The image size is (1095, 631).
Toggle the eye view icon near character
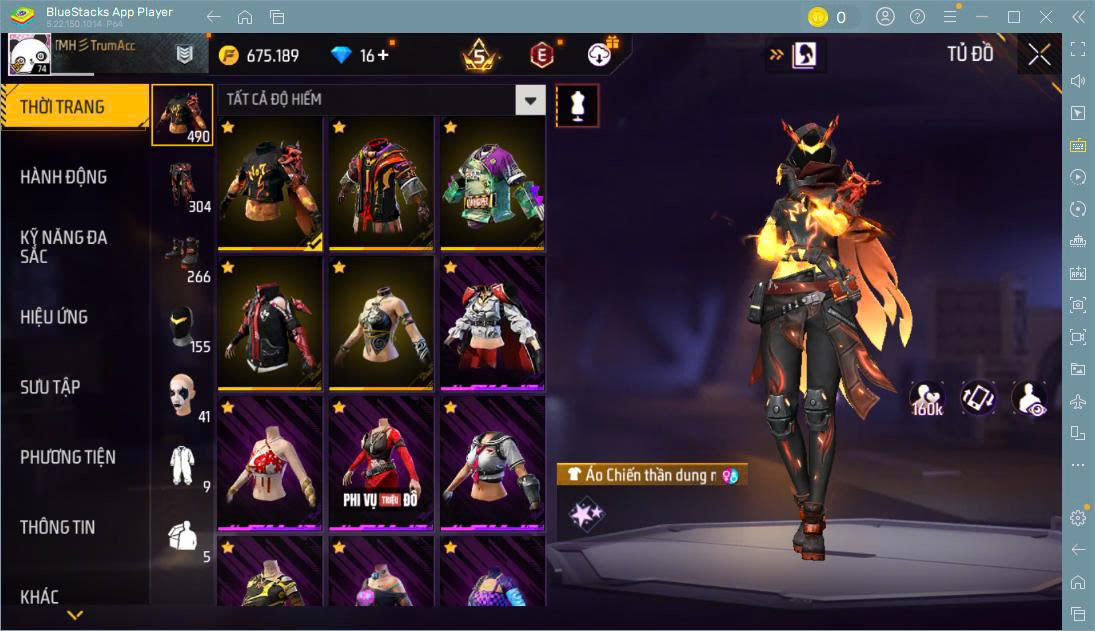point(1029,398)
